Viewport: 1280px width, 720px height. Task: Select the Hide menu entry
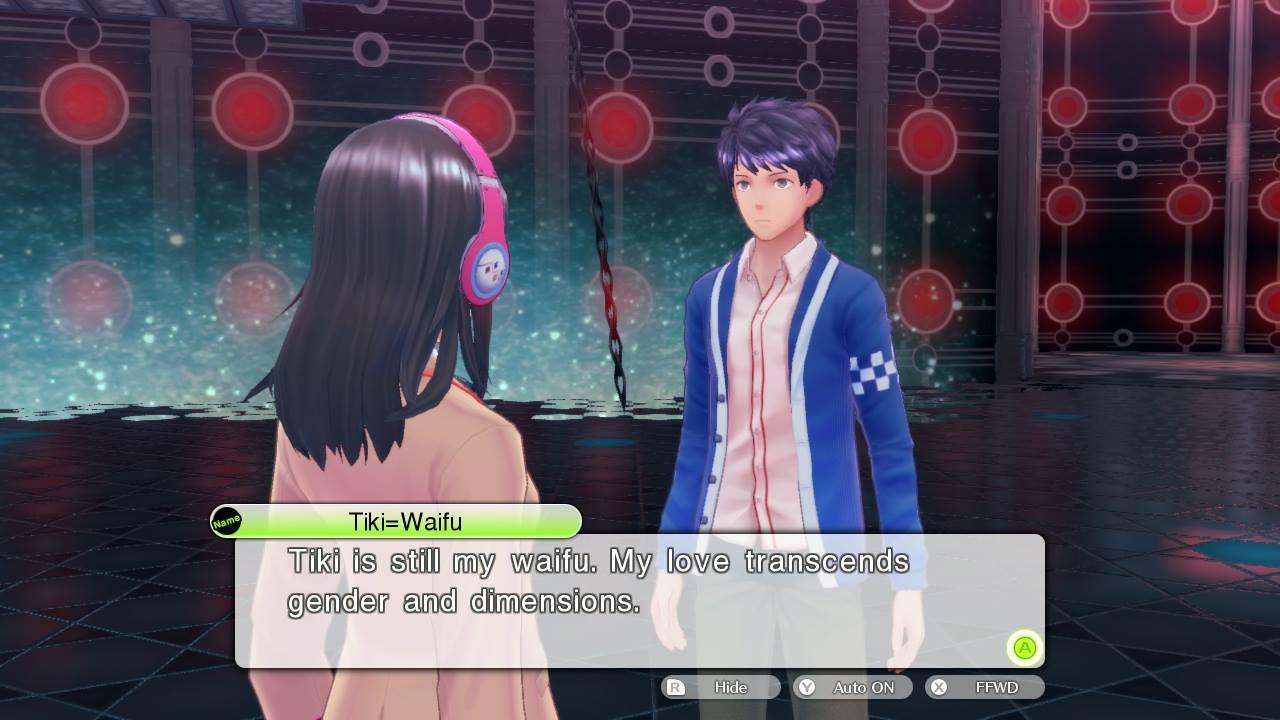(733, 687)
